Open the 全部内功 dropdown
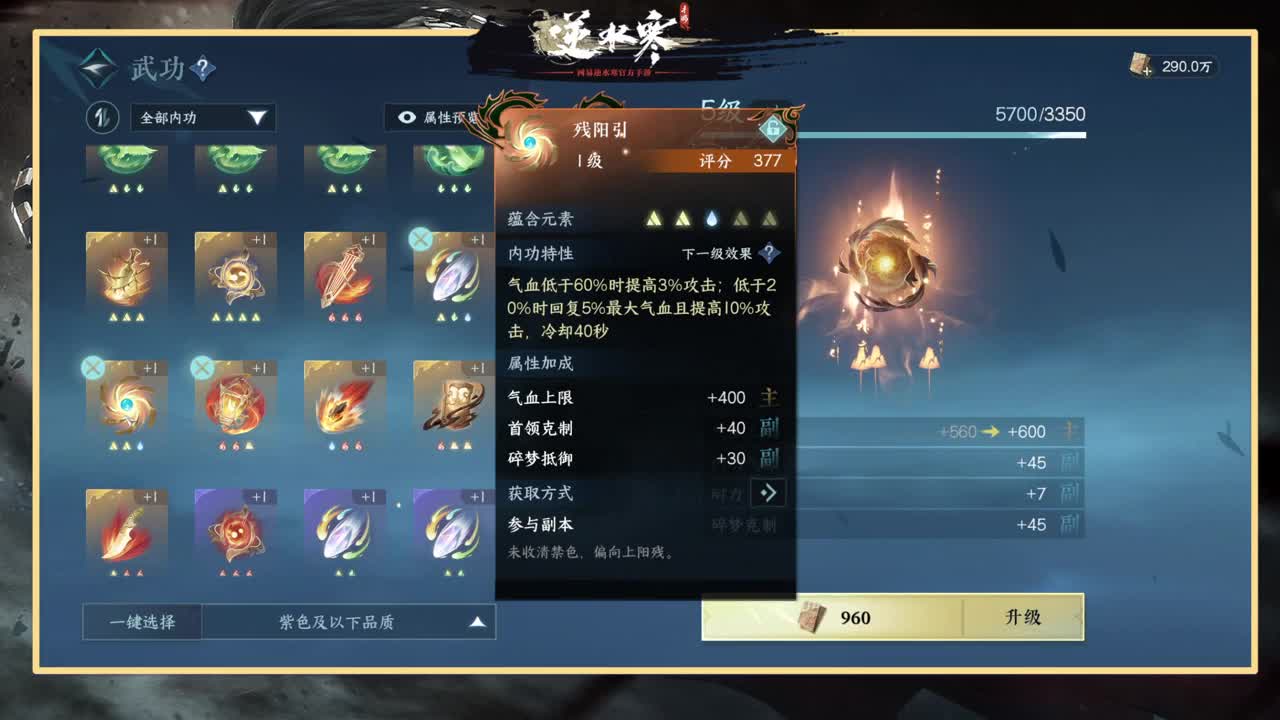 [x=203, y=118]
